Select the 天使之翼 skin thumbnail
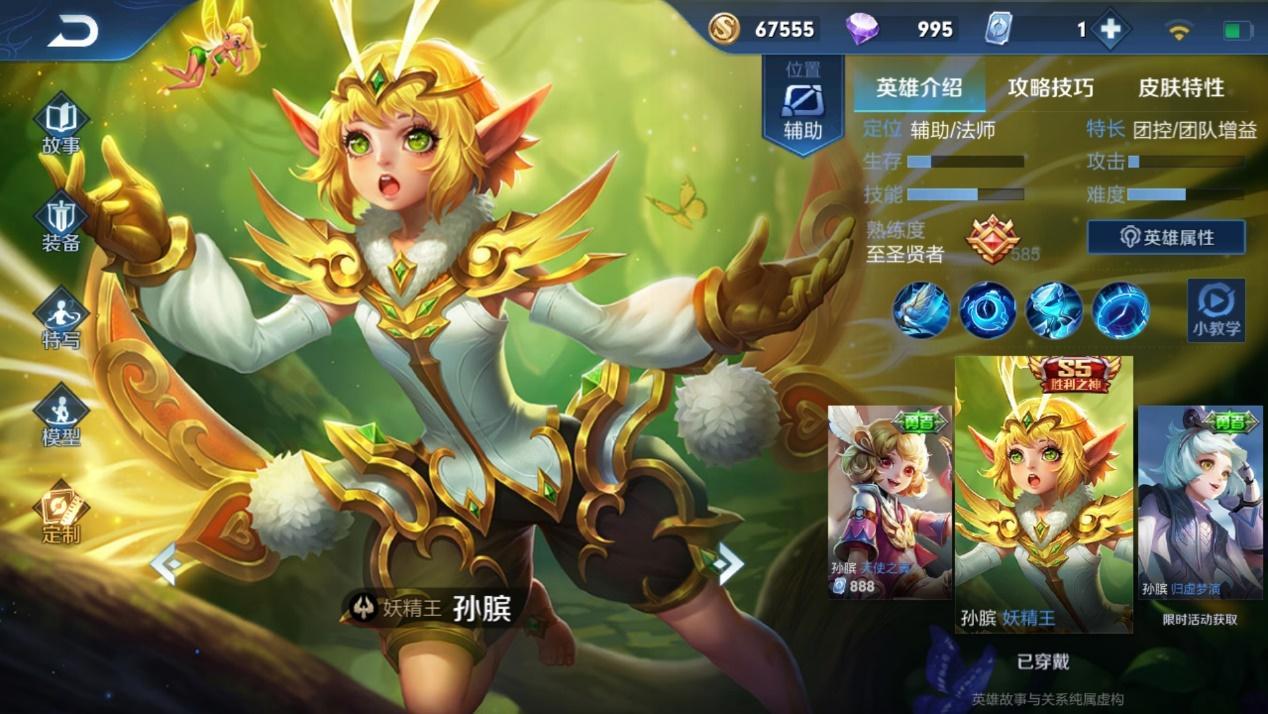 [889, 502]
